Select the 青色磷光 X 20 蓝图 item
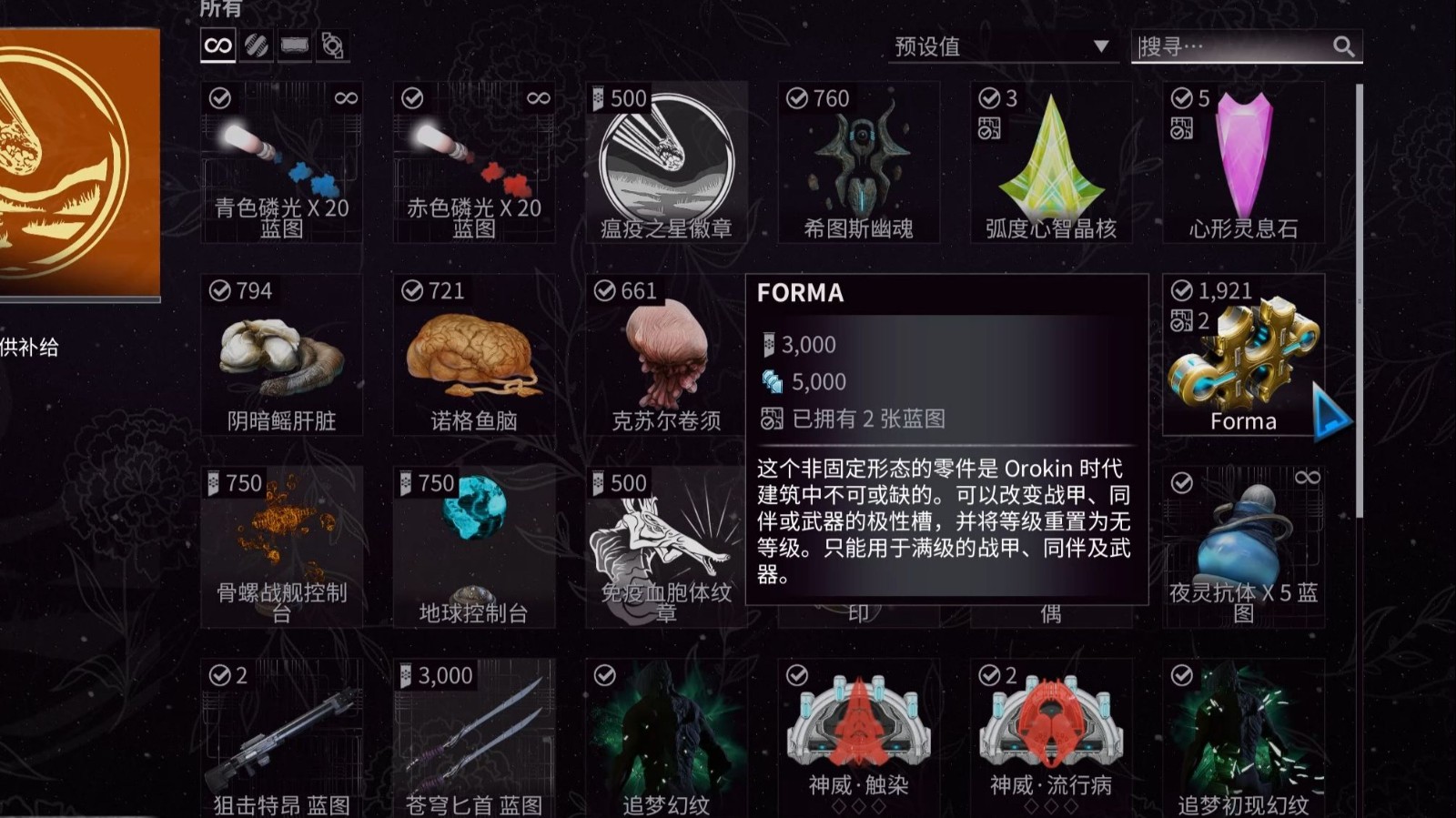Viewport: 1456px width, 818px height. point(281,164)
